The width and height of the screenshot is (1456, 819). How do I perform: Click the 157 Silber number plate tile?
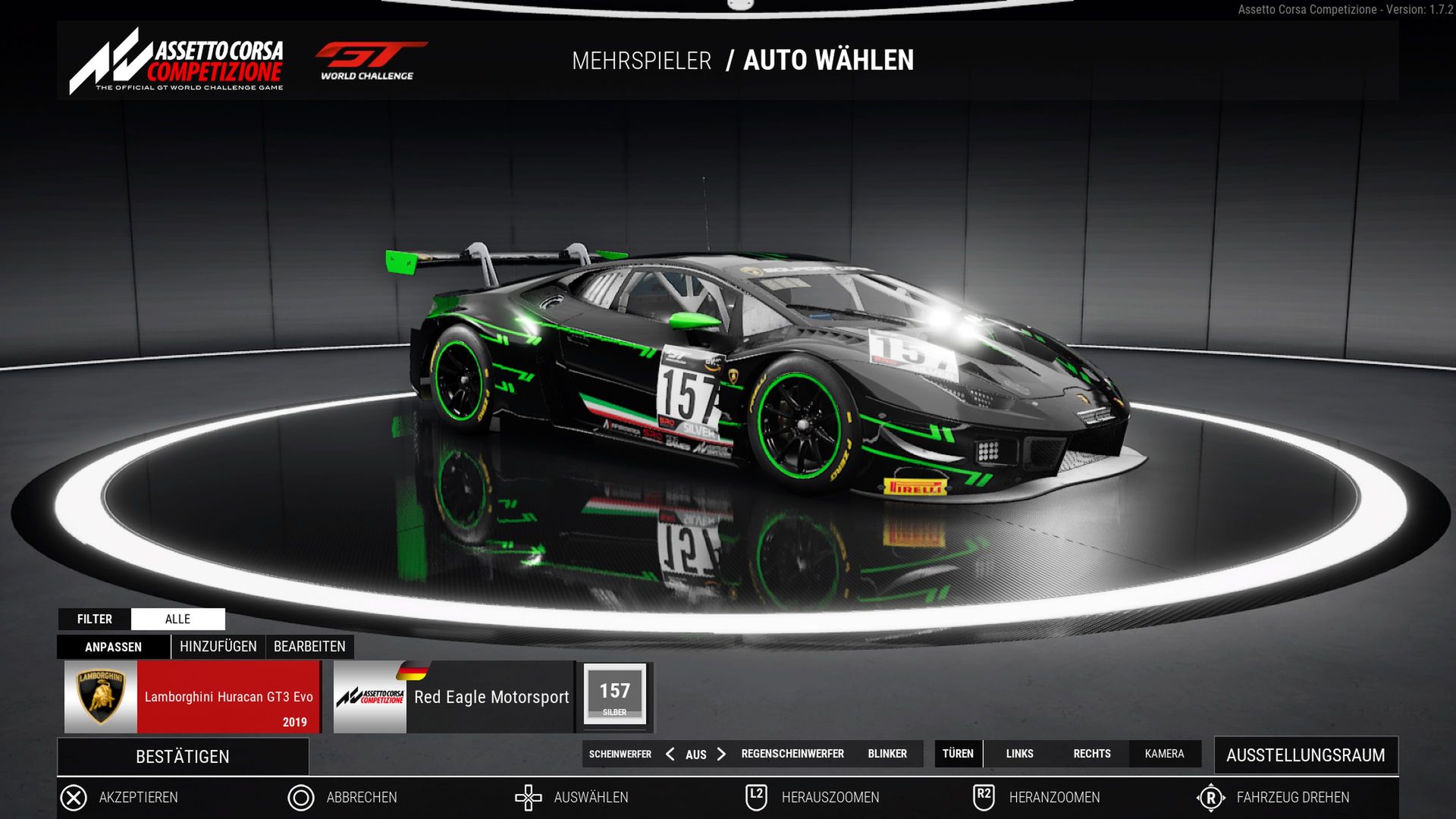[x=614, y=696]
